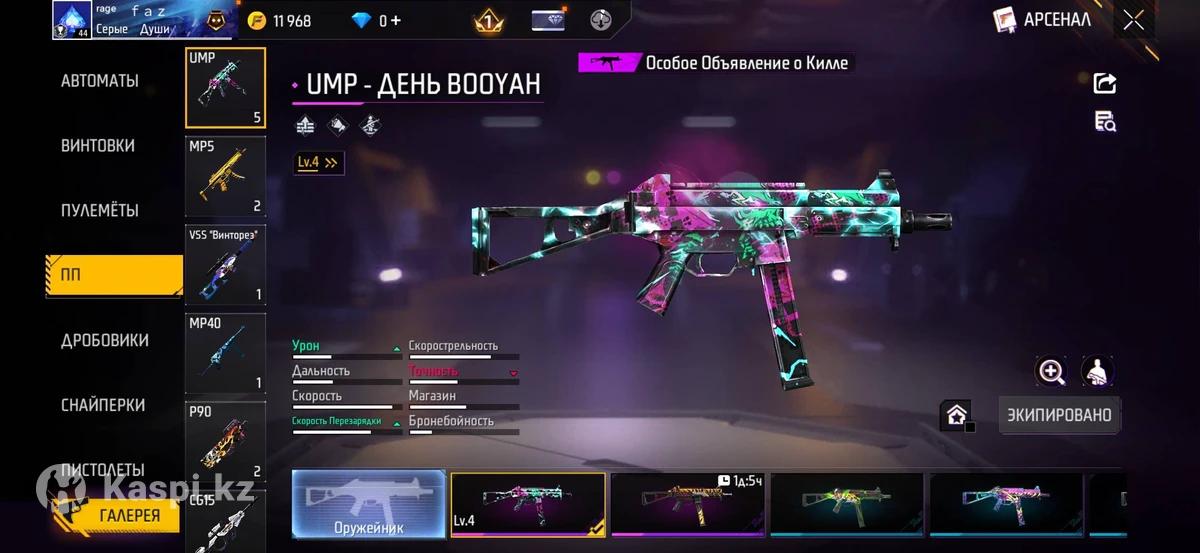Choose the VSS "Винторез" weapon tile
Screen dimensions: 1200x553
225,265
